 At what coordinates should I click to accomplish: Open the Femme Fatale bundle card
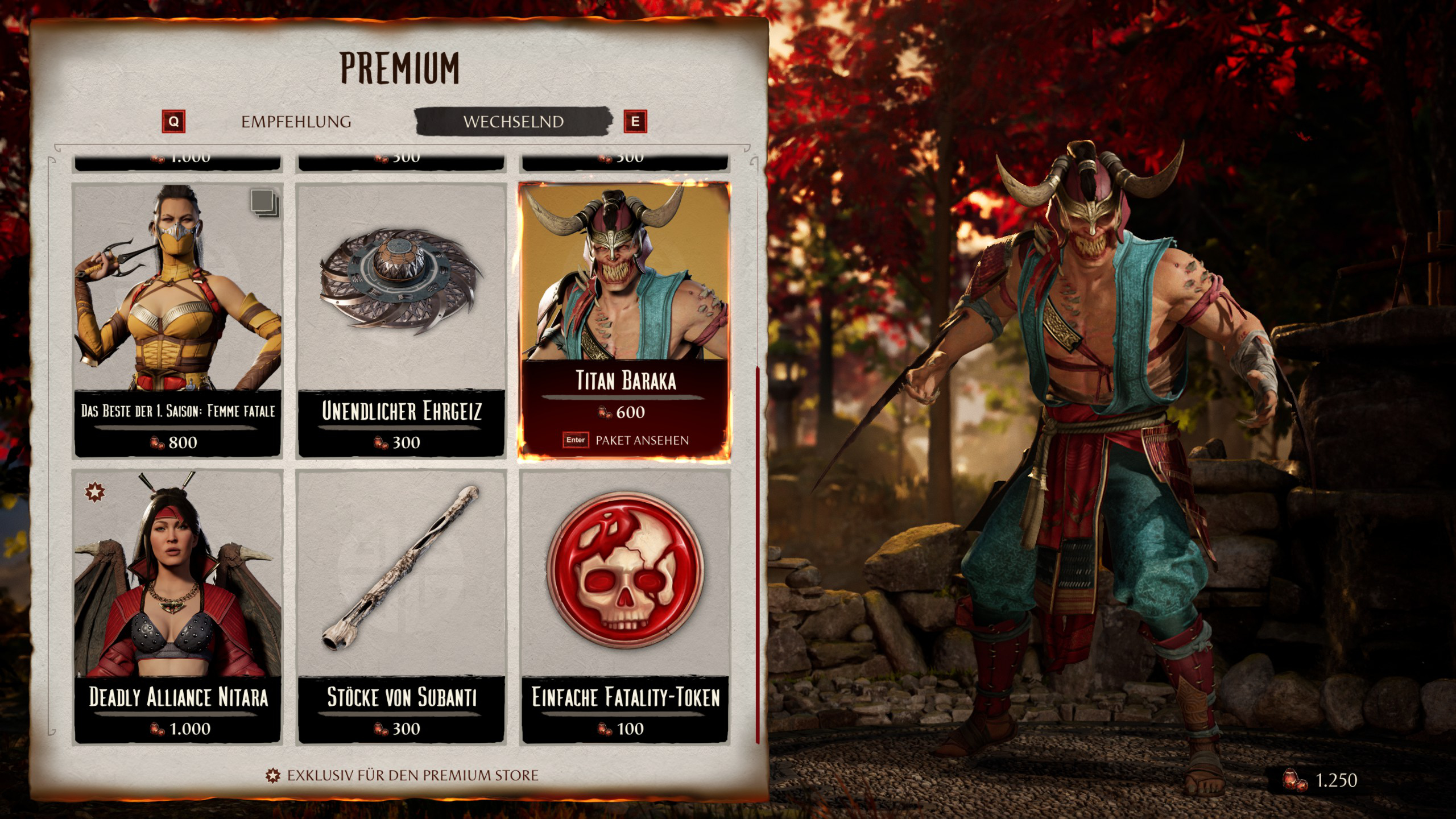[177, 320]
